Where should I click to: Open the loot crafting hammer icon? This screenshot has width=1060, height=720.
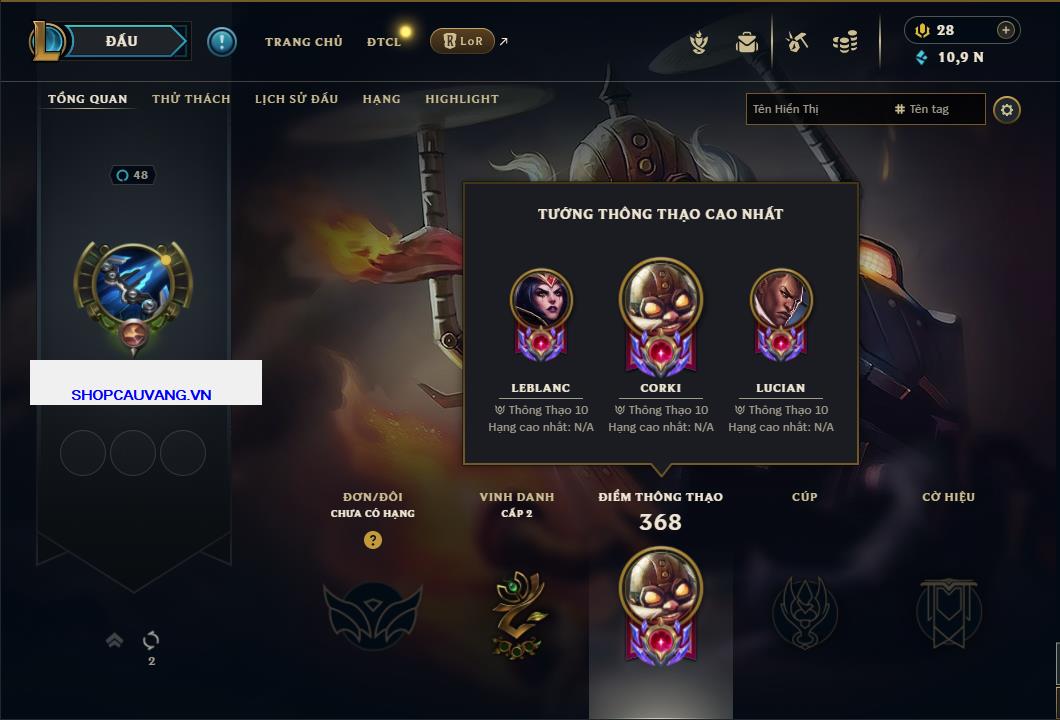pyautogui.click(x=797, y=42)
